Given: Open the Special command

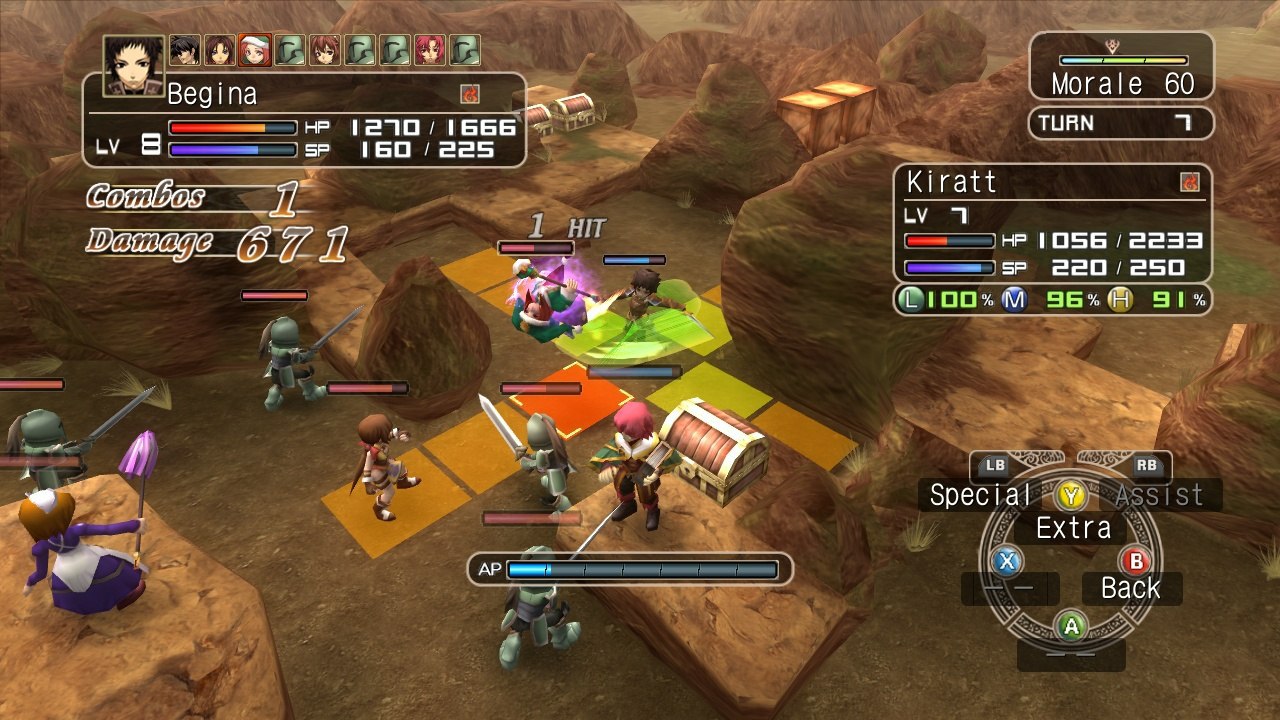Looking at the screenshot, I should [x=980, y=494].
